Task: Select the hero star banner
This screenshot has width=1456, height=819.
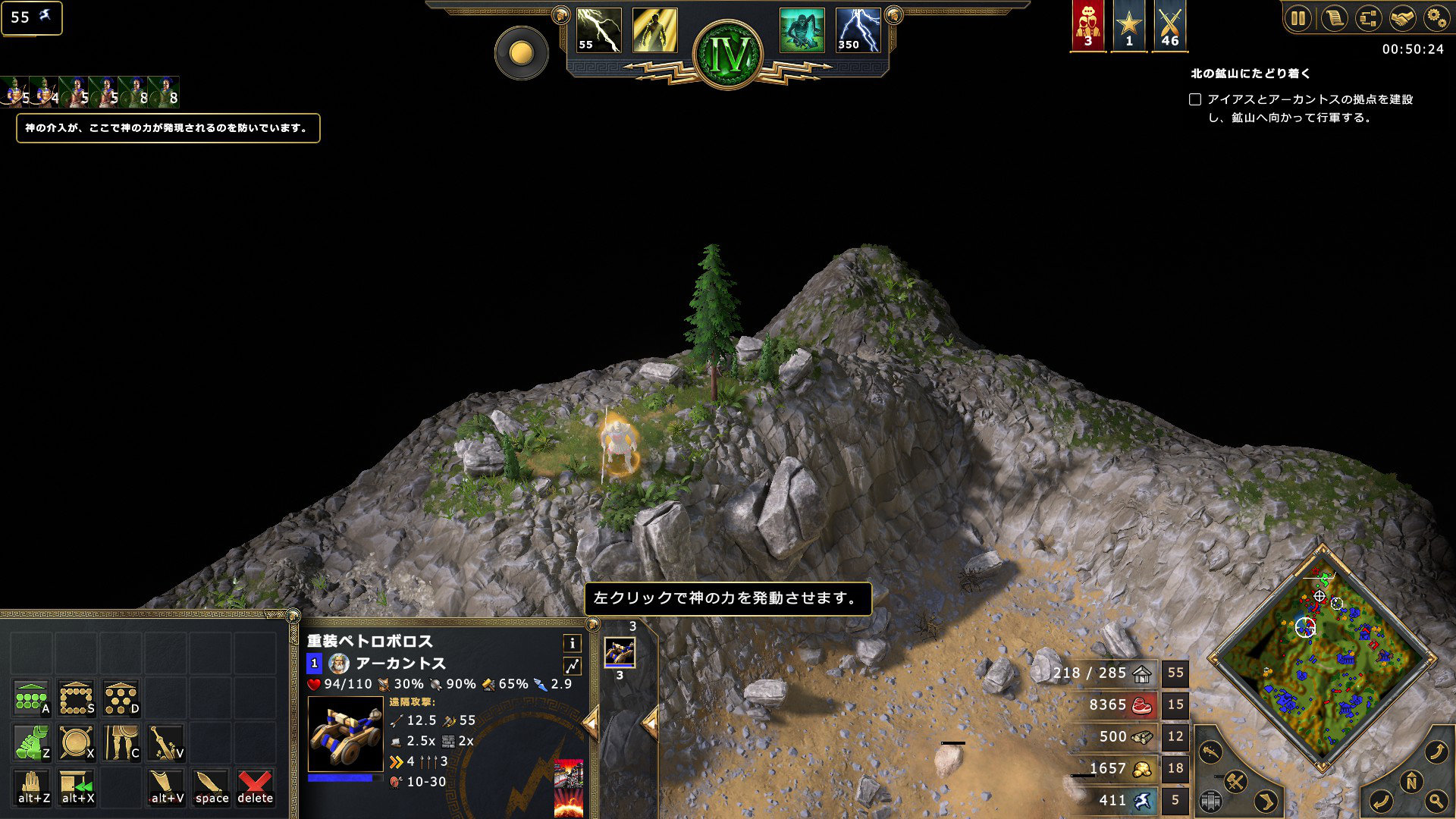Action: coord(1128,26)
